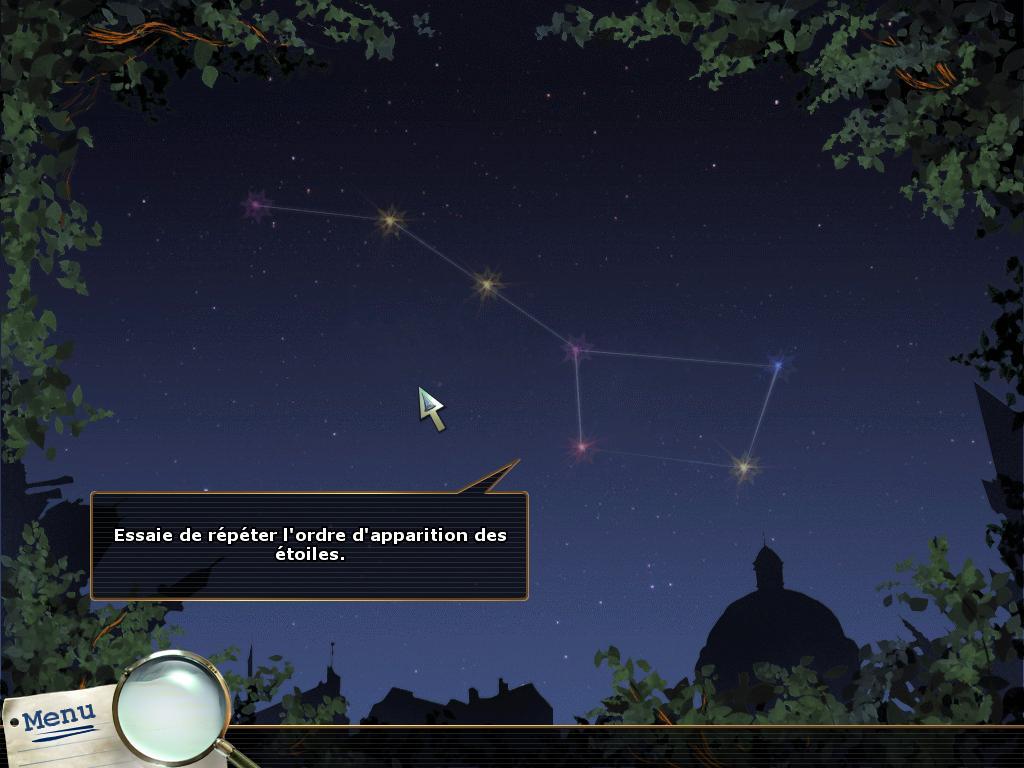Pick the purple star ending the constellation's tail
1024x768 pixels.
[x=256, y=206]
